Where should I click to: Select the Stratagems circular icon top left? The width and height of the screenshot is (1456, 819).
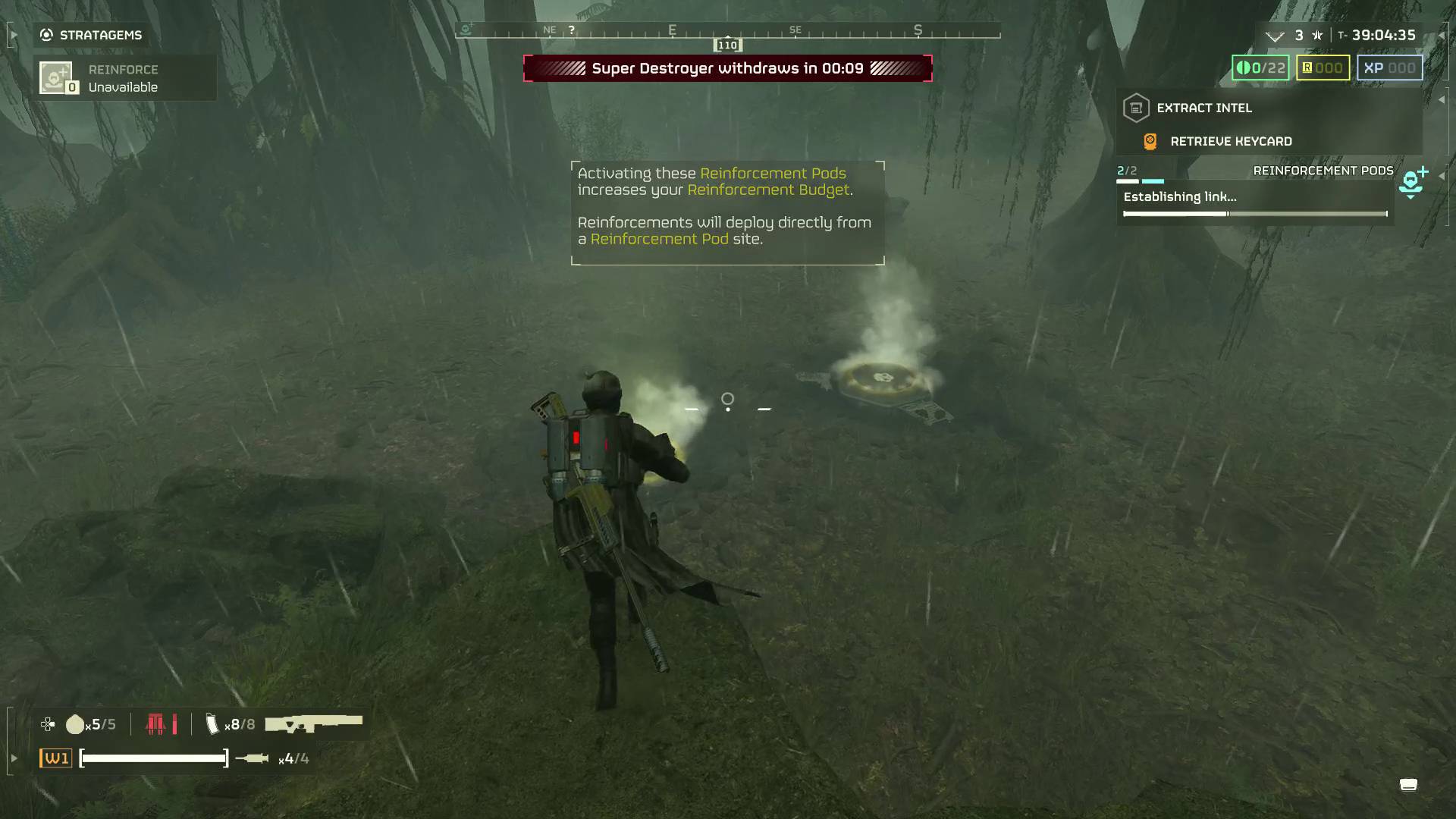45,34
